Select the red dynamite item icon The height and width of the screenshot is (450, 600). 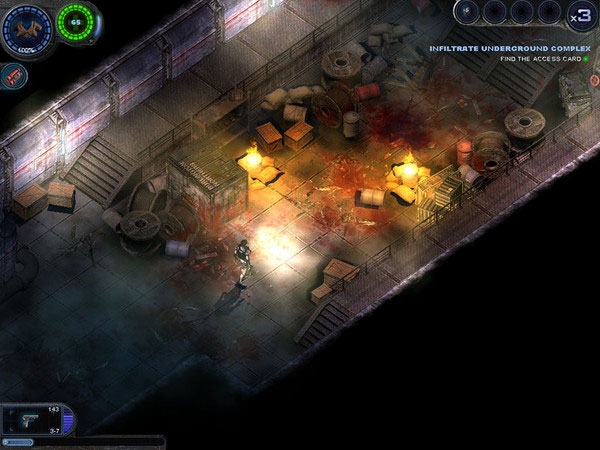coord(12,74)
